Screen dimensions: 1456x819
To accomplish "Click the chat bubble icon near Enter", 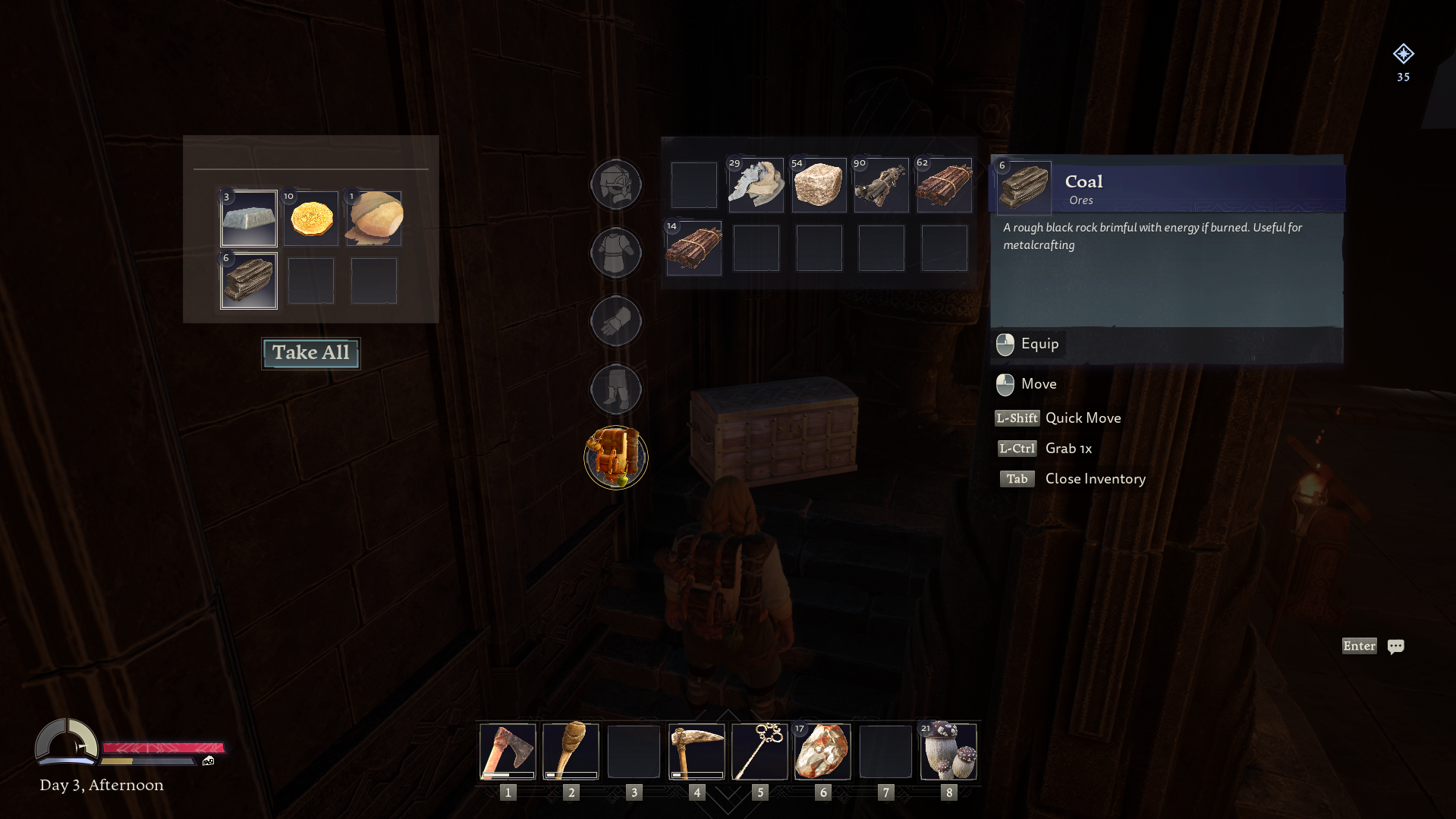I will (x=1396, y=646).
